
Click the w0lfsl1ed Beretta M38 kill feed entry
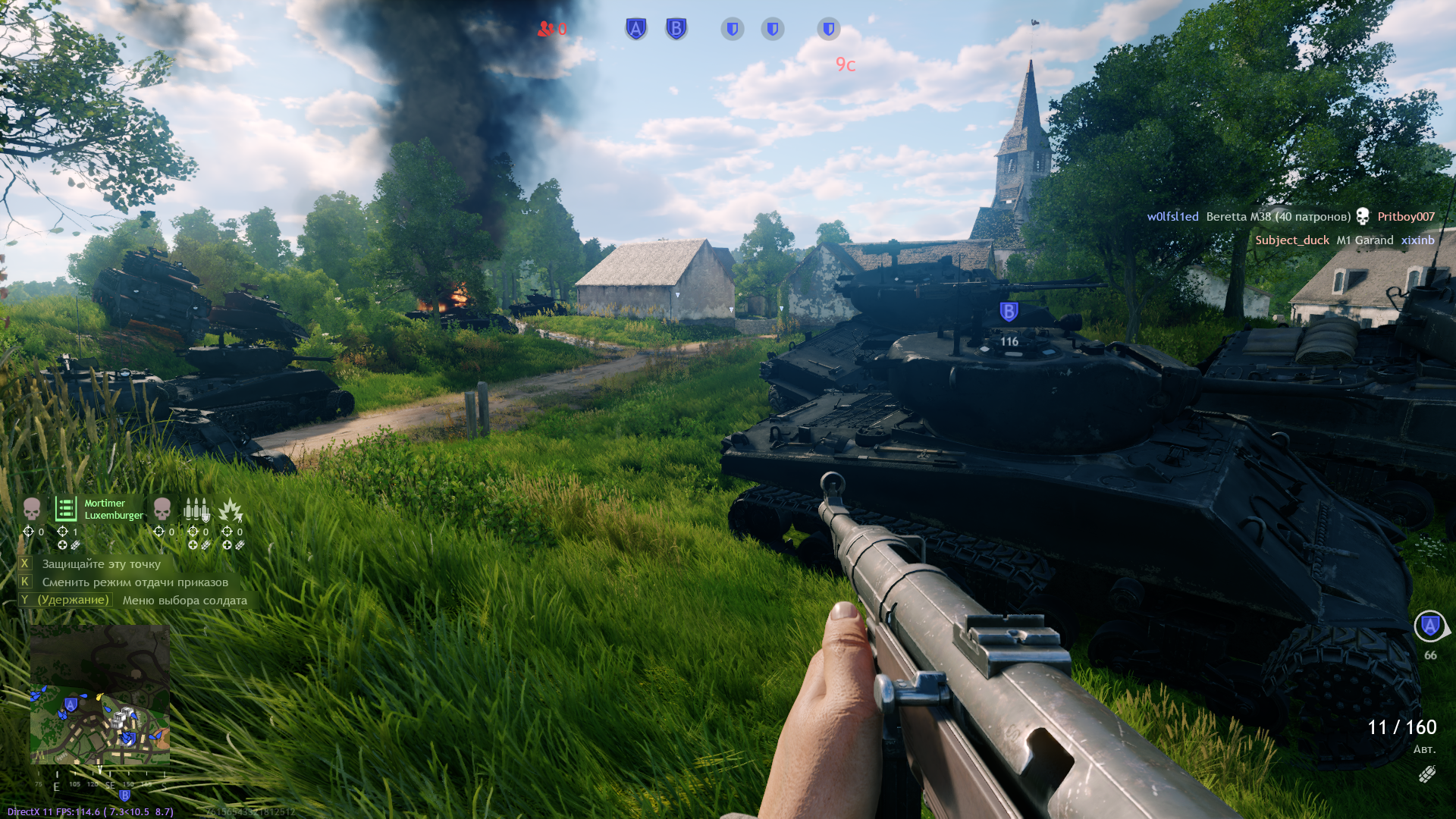click(1290, 217)
